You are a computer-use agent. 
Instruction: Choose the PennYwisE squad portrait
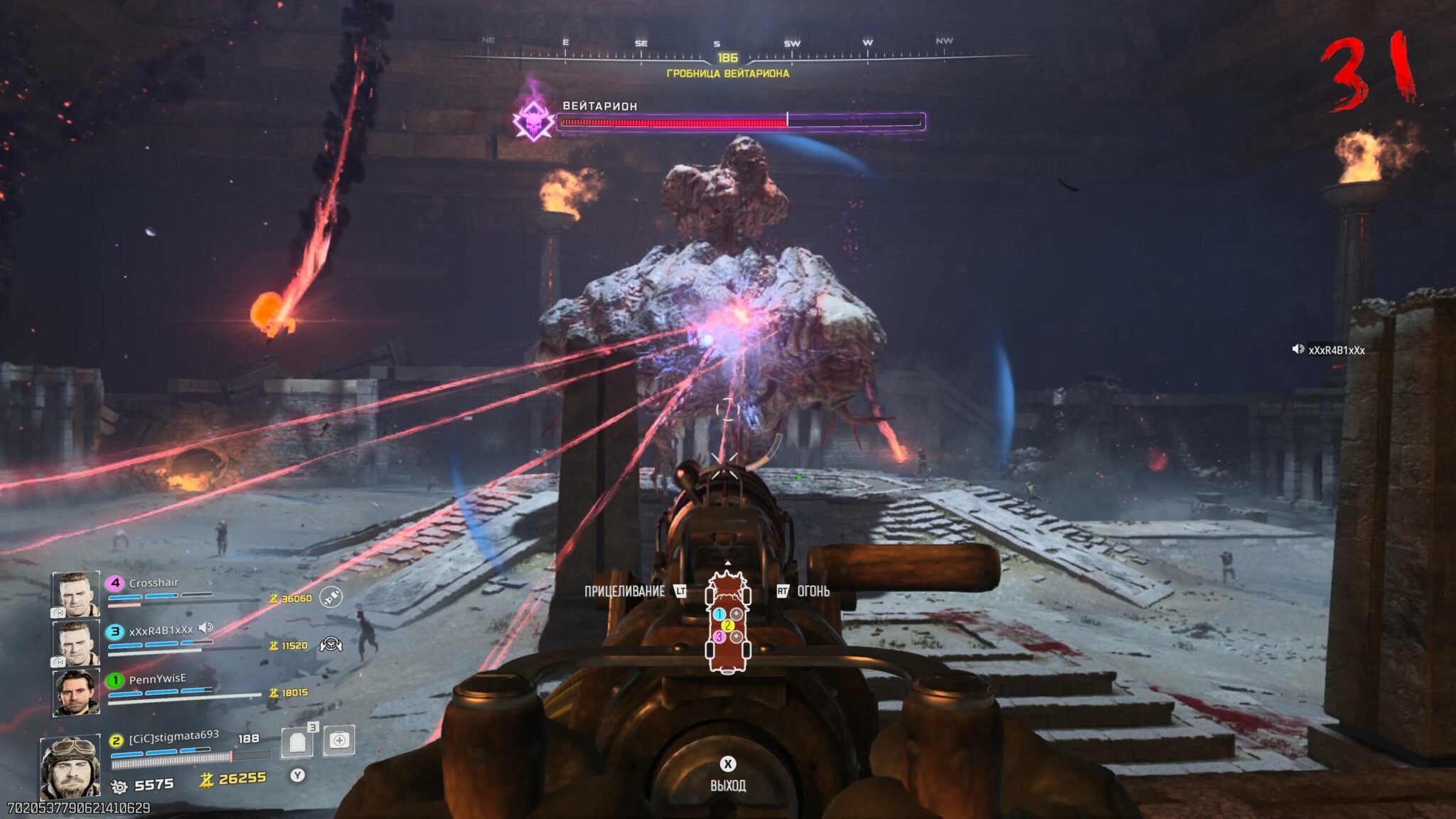pyautogui.click(x=75, y=692)
